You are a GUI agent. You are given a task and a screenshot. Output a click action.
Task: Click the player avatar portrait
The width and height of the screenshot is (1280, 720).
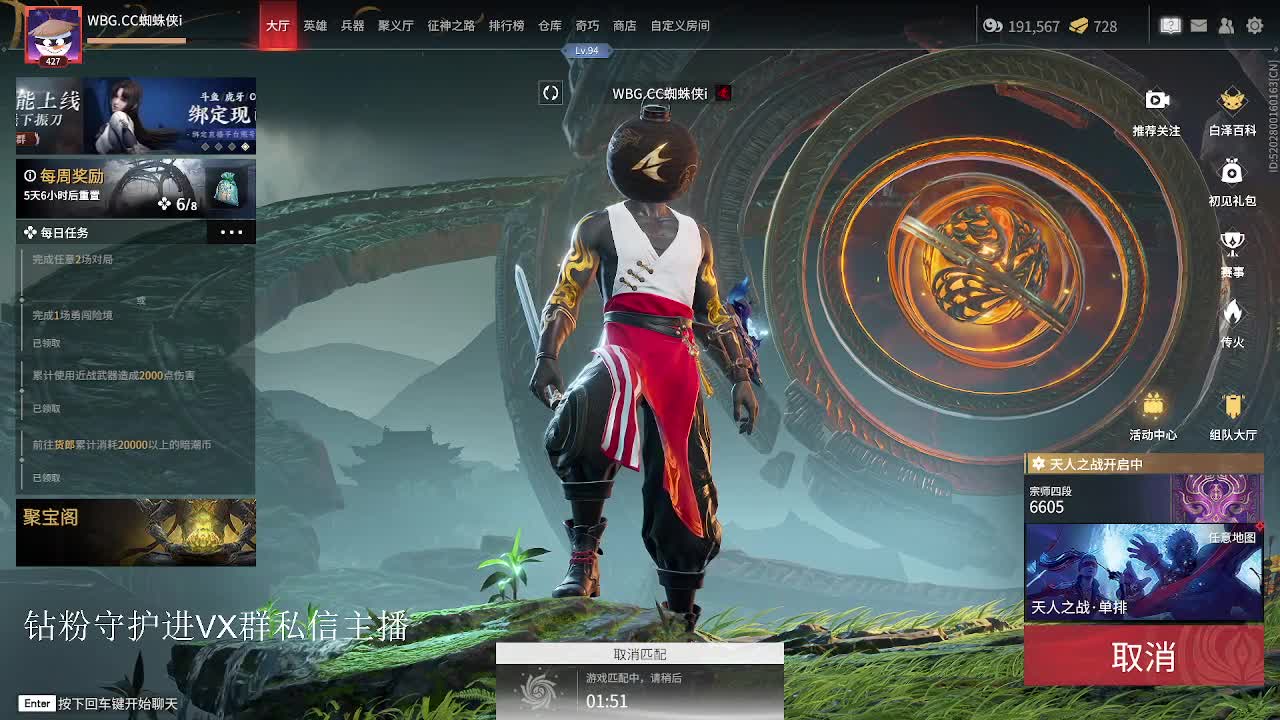(53, 36)
